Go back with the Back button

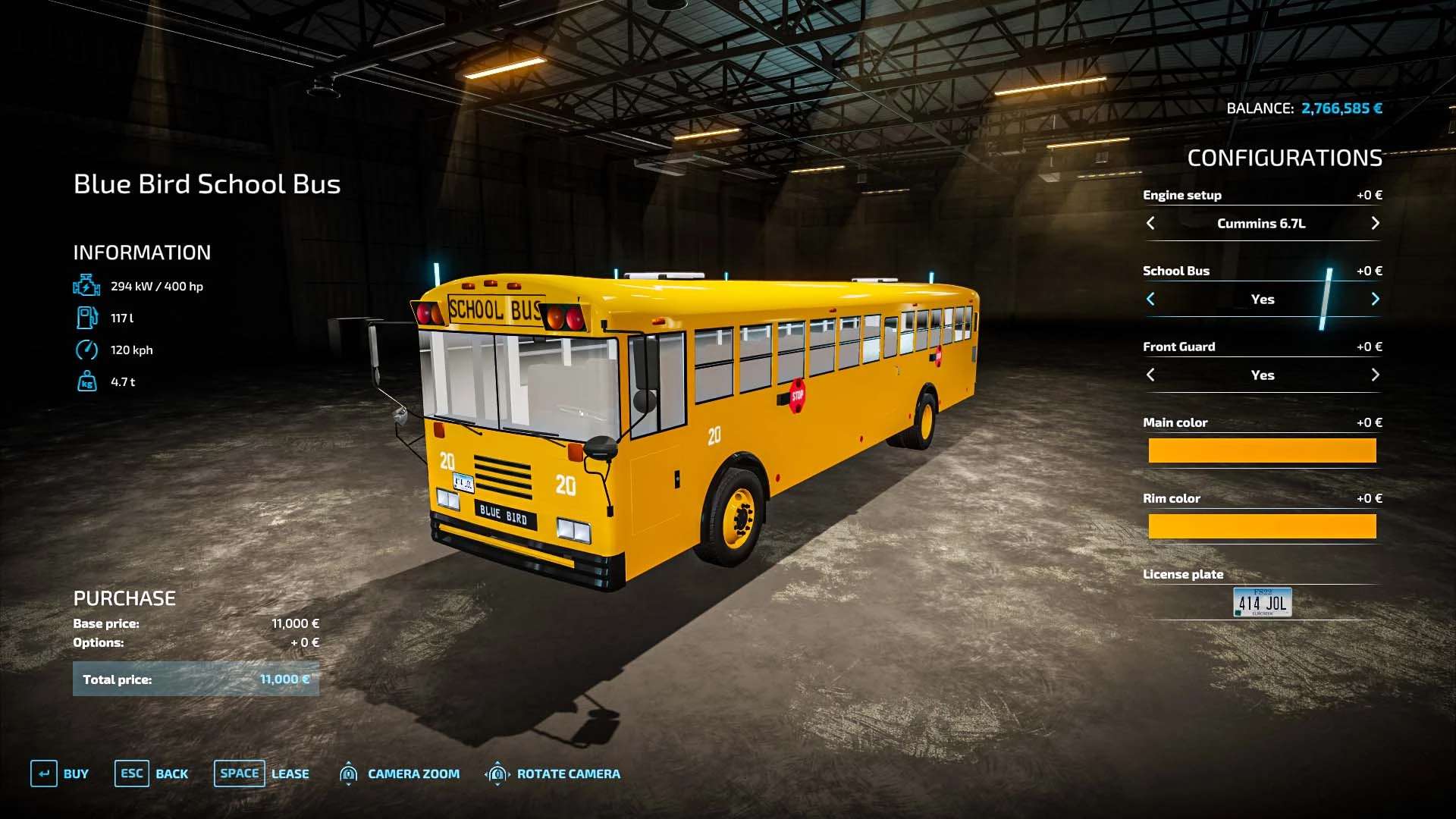point(152,773)
